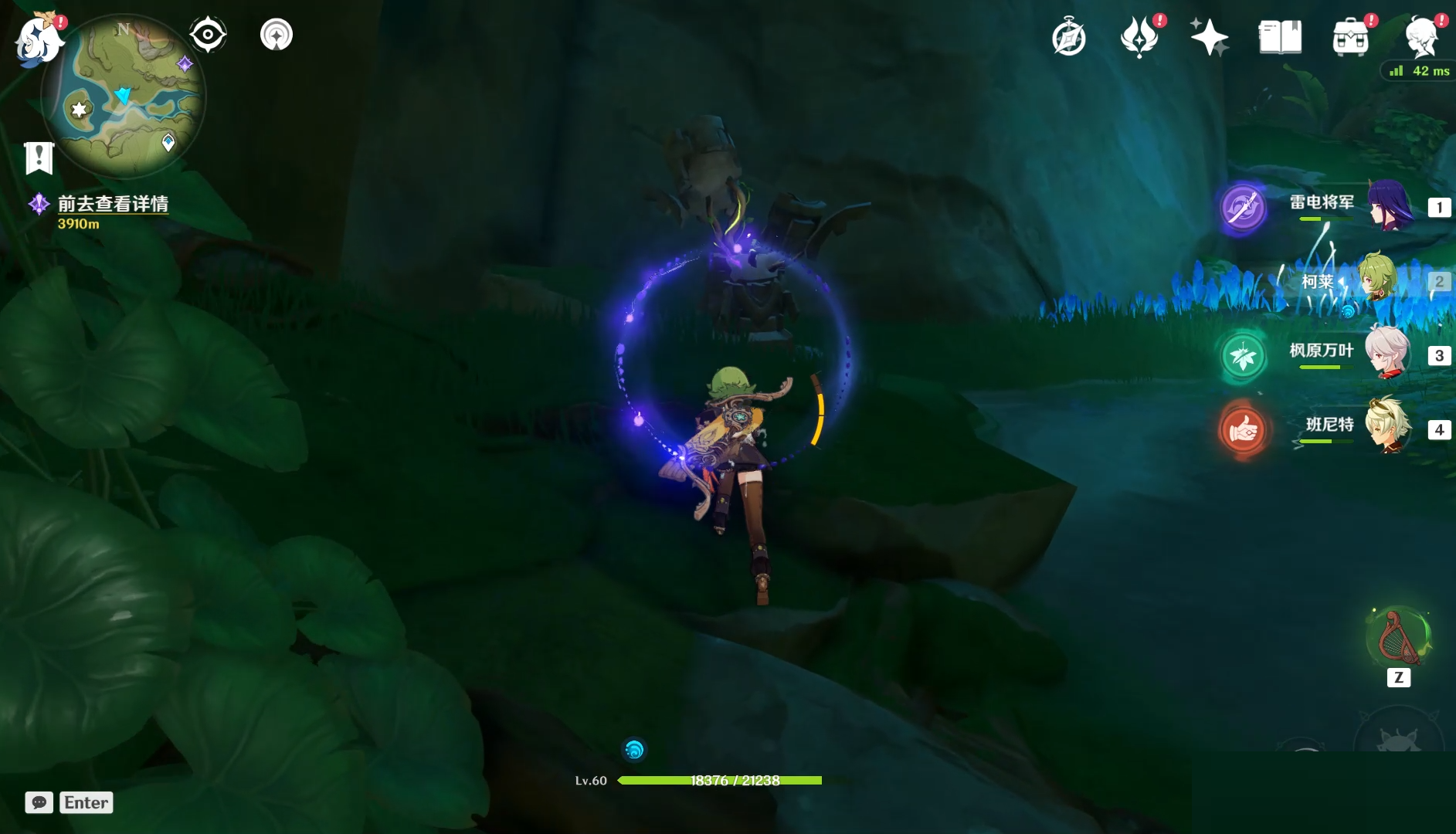The image size is (1456, 834).
Task: Open the adventure compass icon
Action: click(x=1069, y=37)
